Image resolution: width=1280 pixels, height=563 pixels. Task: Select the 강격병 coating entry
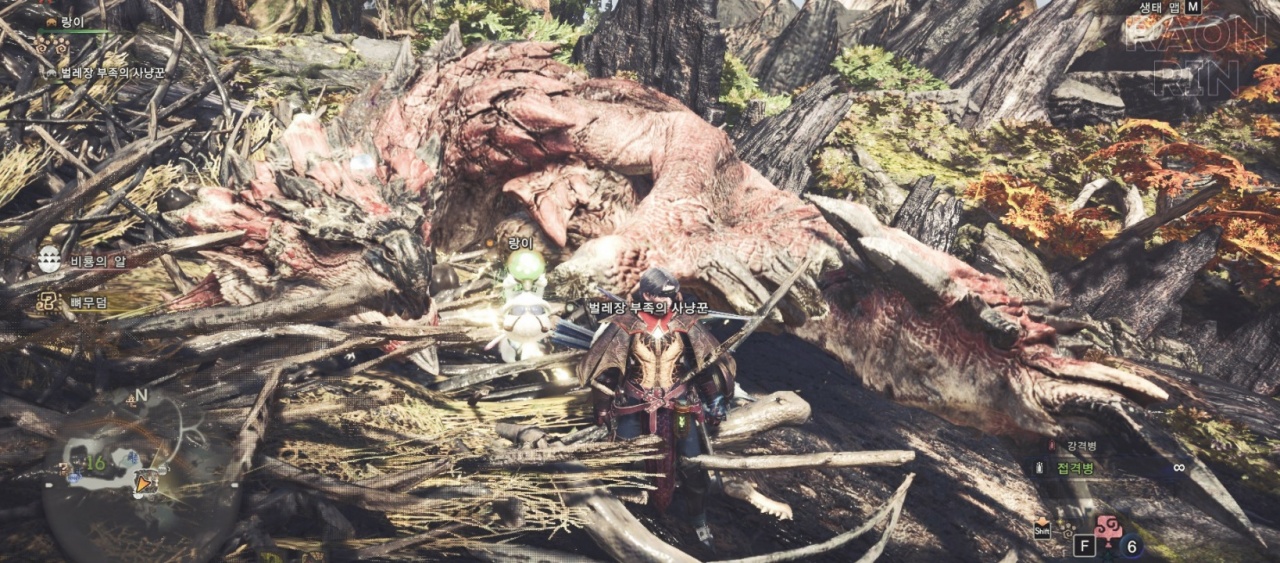click(1080, 446)
